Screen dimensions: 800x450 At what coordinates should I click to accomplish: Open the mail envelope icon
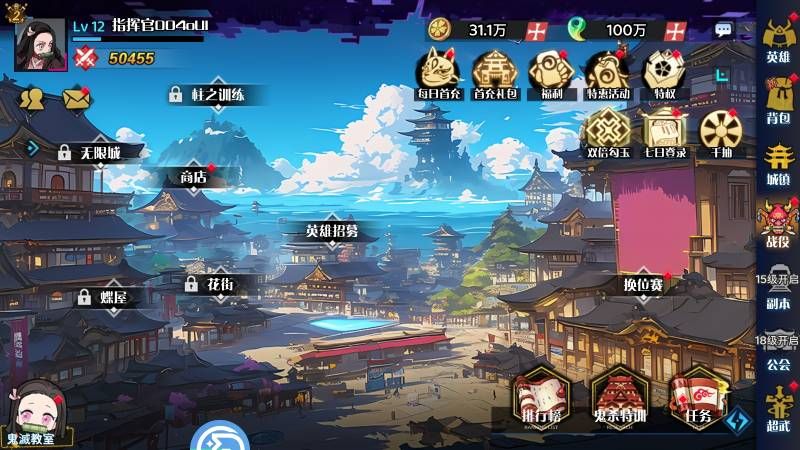click(76, 98)
